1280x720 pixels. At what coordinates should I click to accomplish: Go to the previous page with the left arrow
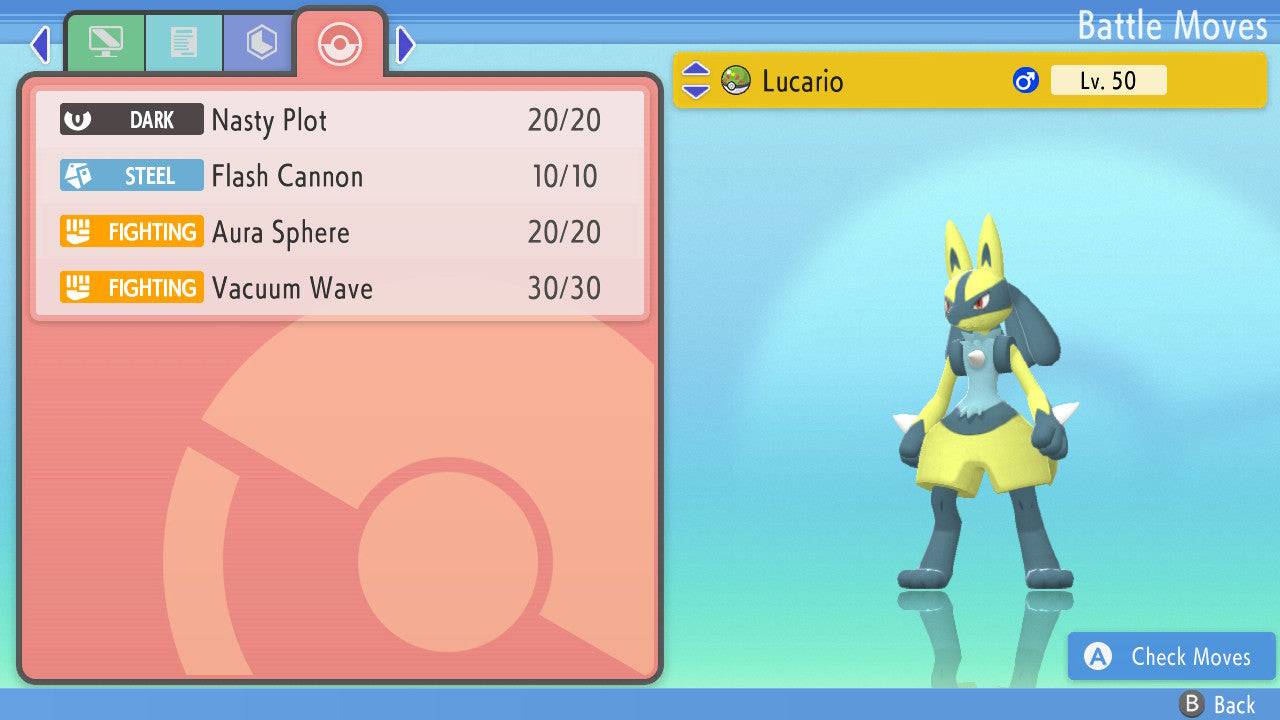[x=40, y=44]
